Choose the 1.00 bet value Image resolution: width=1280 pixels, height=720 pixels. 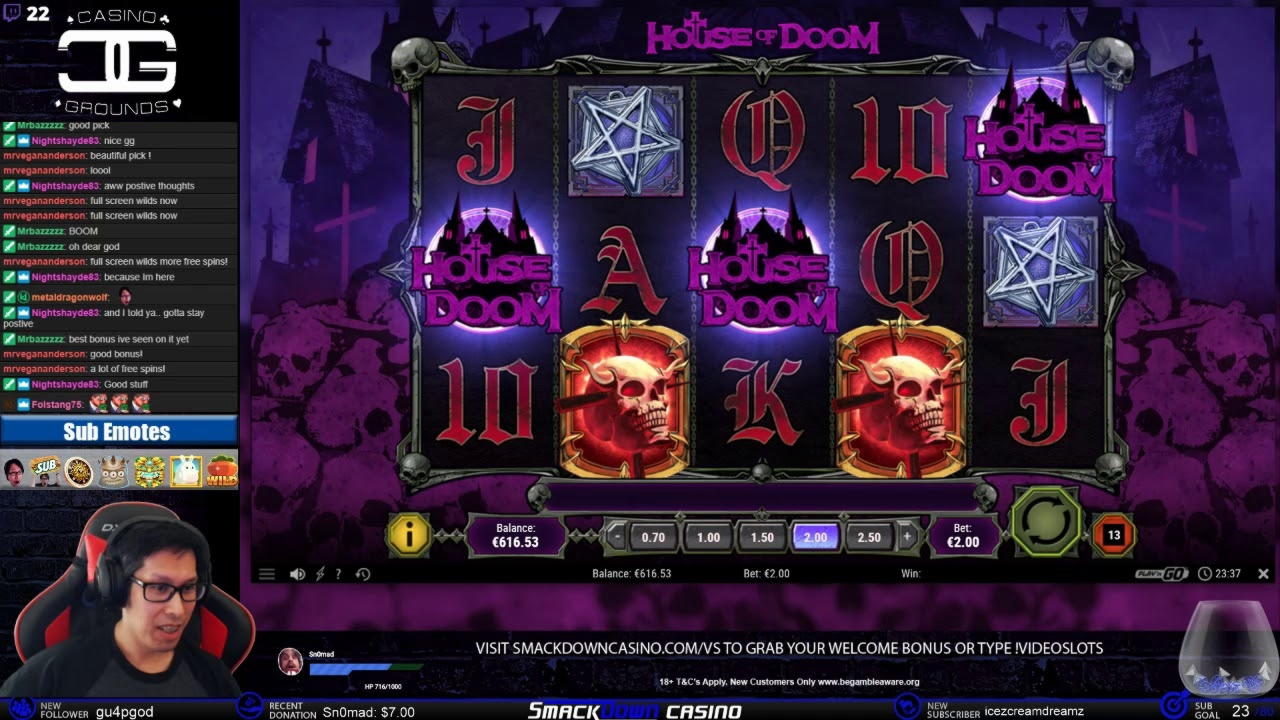(708, 537)
